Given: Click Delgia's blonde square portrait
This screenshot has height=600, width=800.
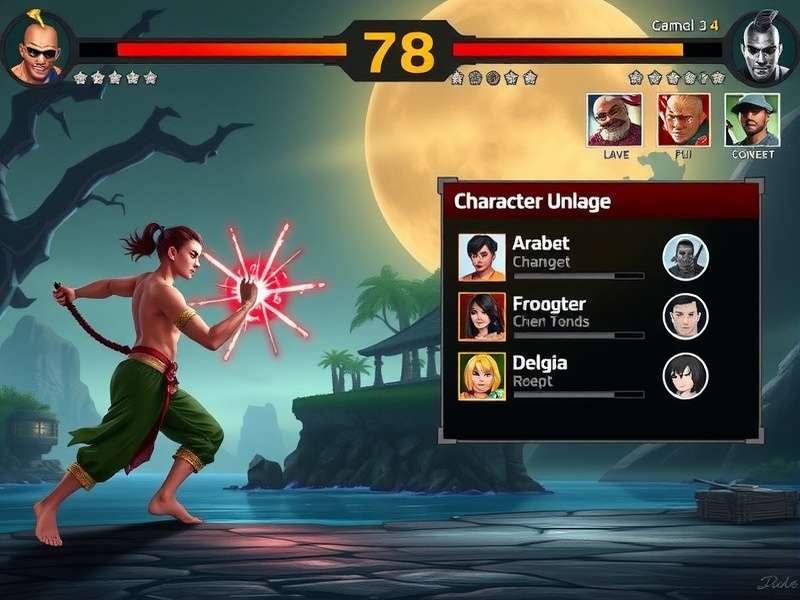Looking at the screenshot, I should tap(482, 376).
